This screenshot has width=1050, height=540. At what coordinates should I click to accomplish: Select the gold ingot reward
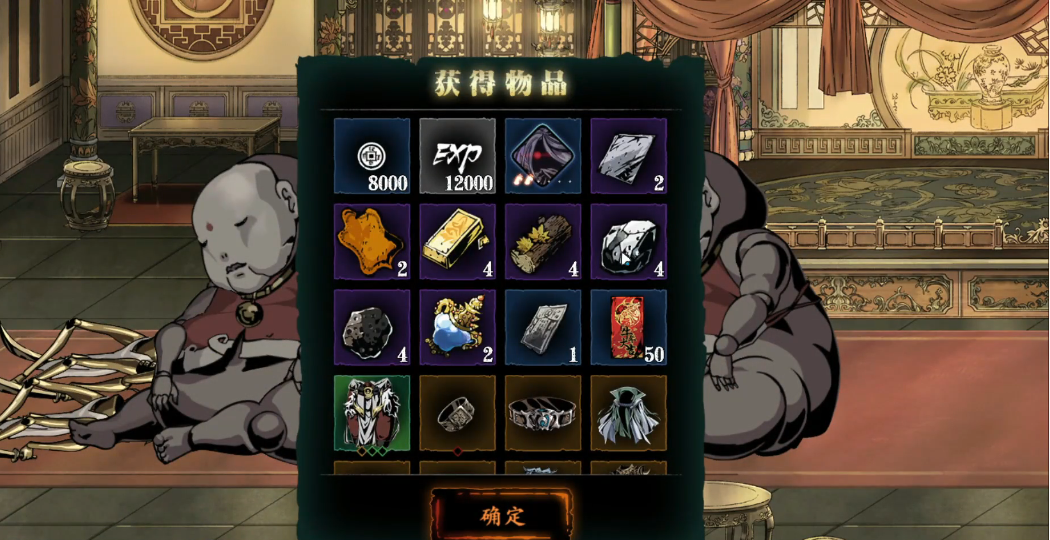457,242
